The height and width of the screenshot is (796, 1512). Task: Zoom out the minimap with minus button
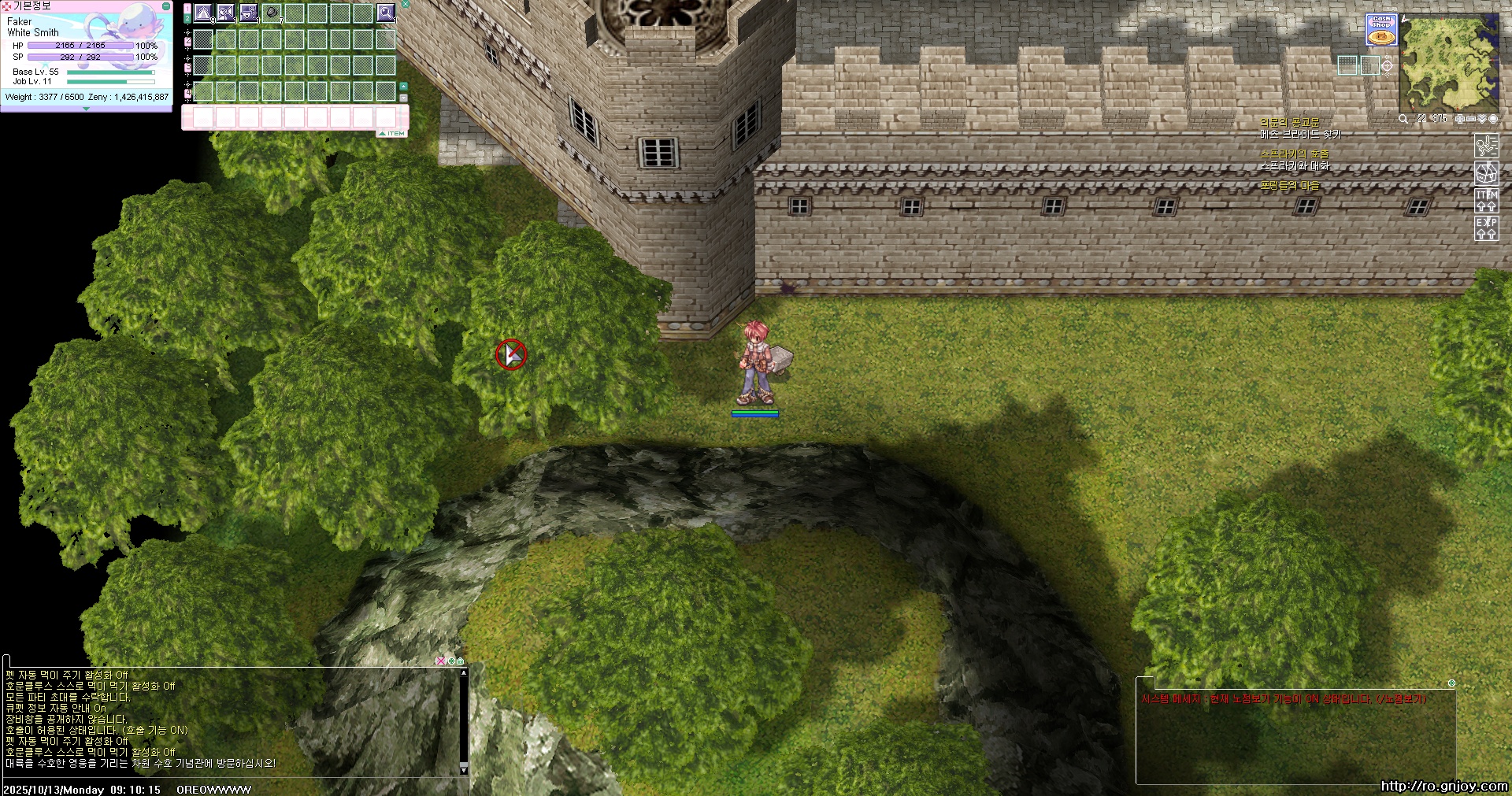point(1470,119)
